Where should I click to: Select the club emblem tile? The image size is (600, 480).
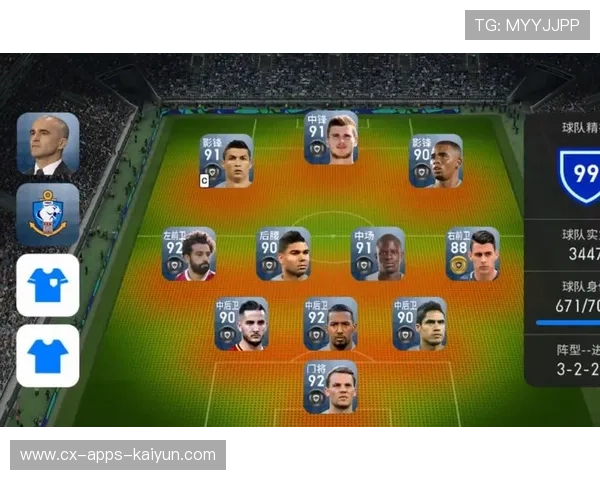tap(47, 214)
